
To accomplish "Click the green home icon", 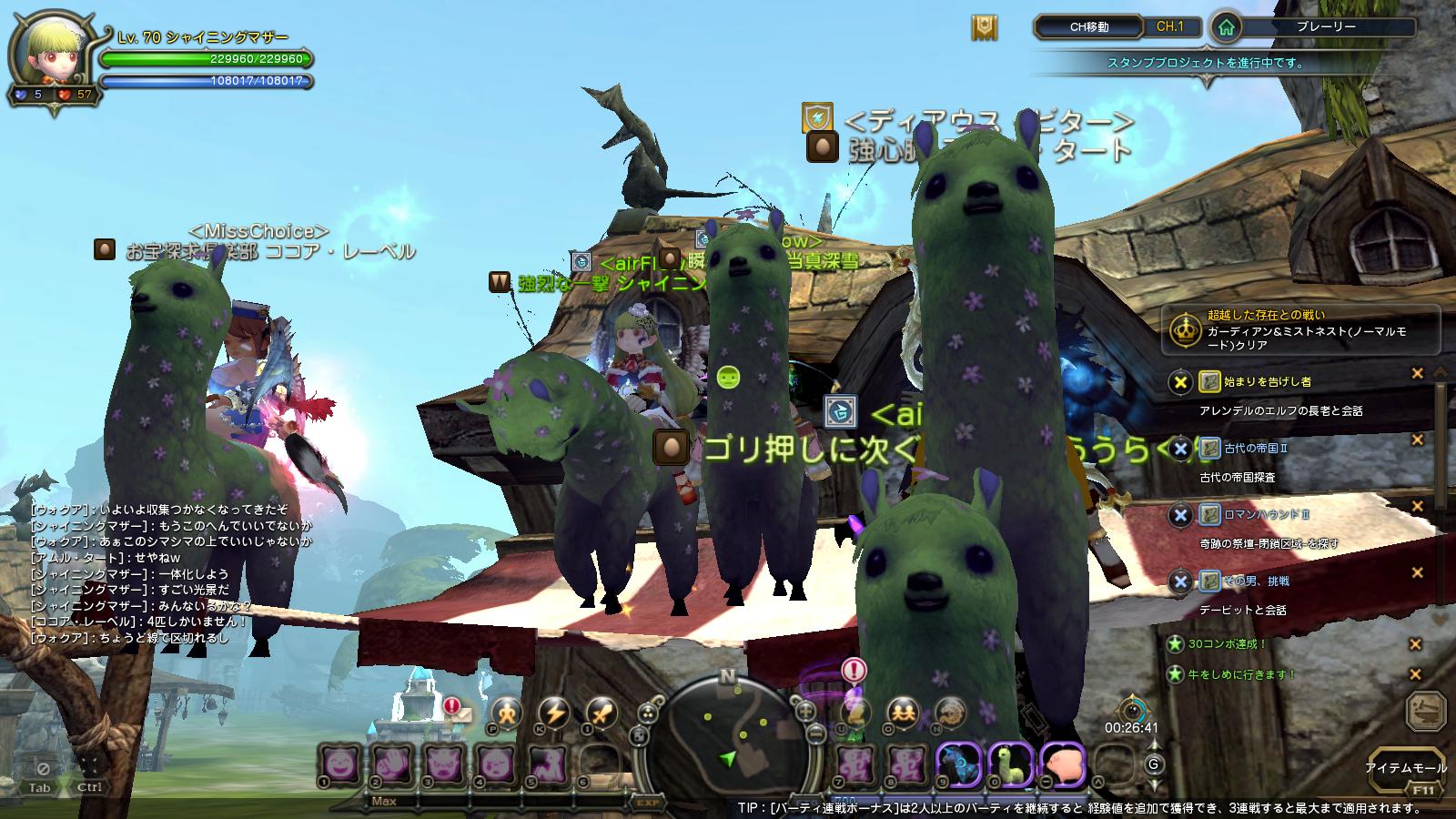I will coord(1226,27).
